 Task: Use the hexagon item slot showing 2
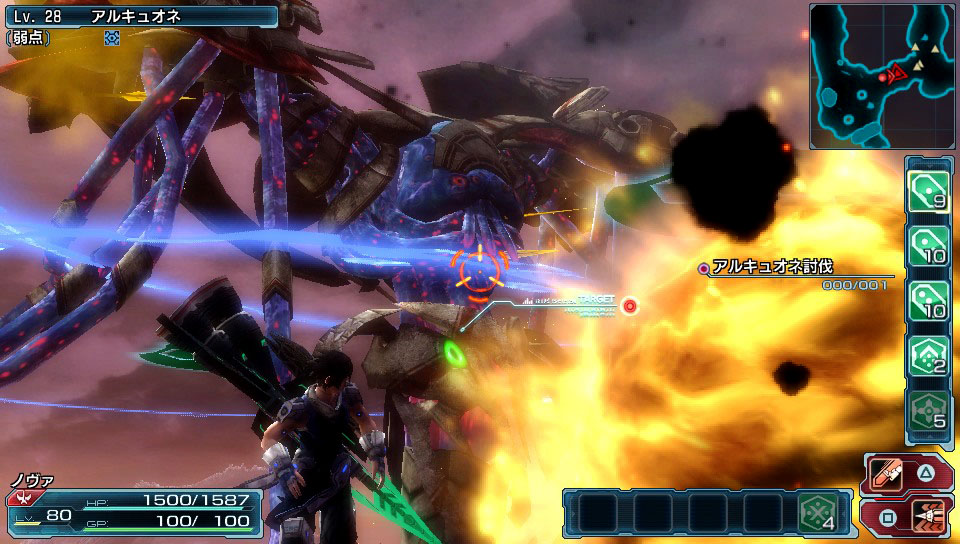[x=928, y=355]
